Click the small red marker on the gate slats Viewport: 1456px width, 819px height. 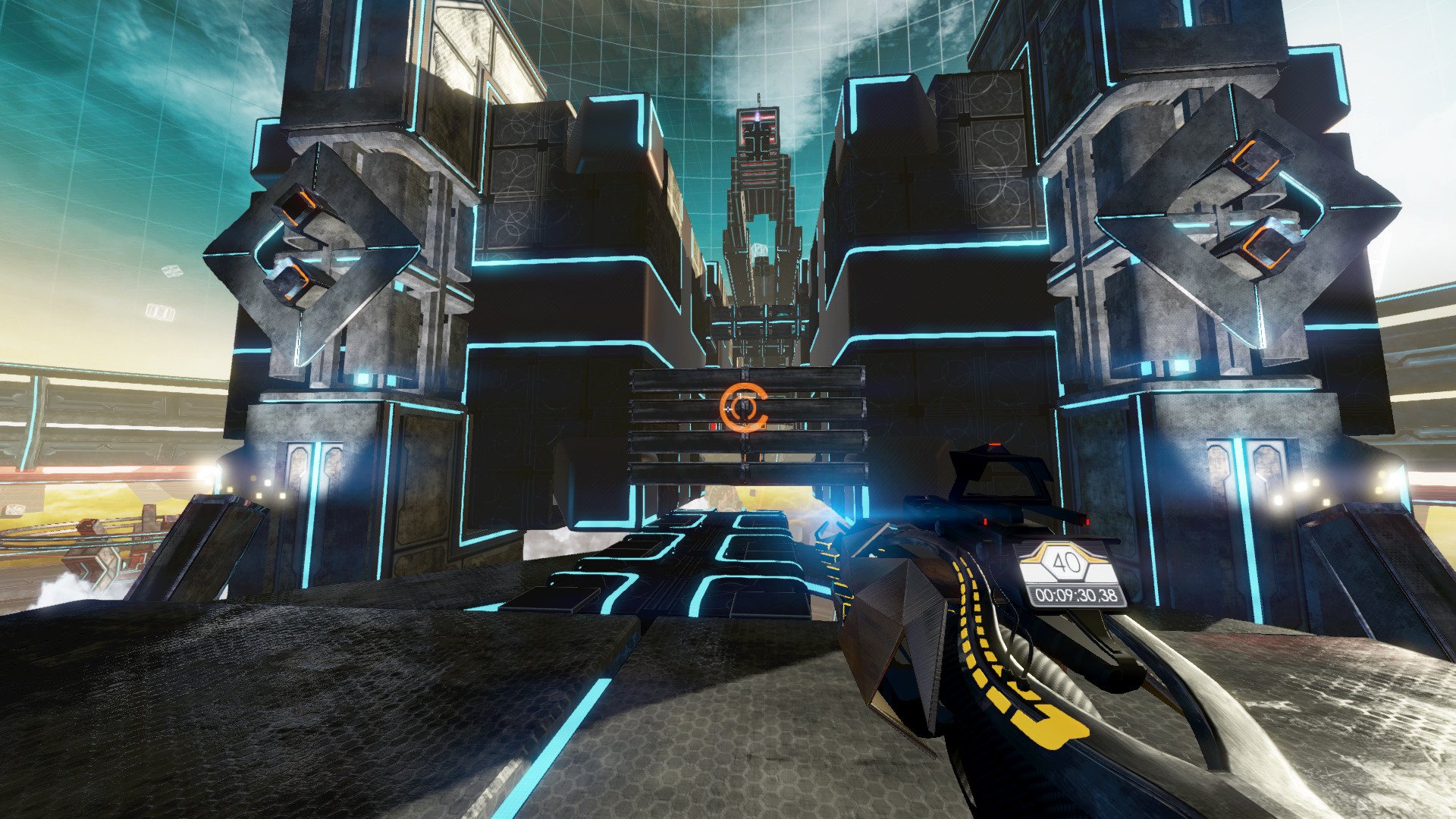coord(711,426)
